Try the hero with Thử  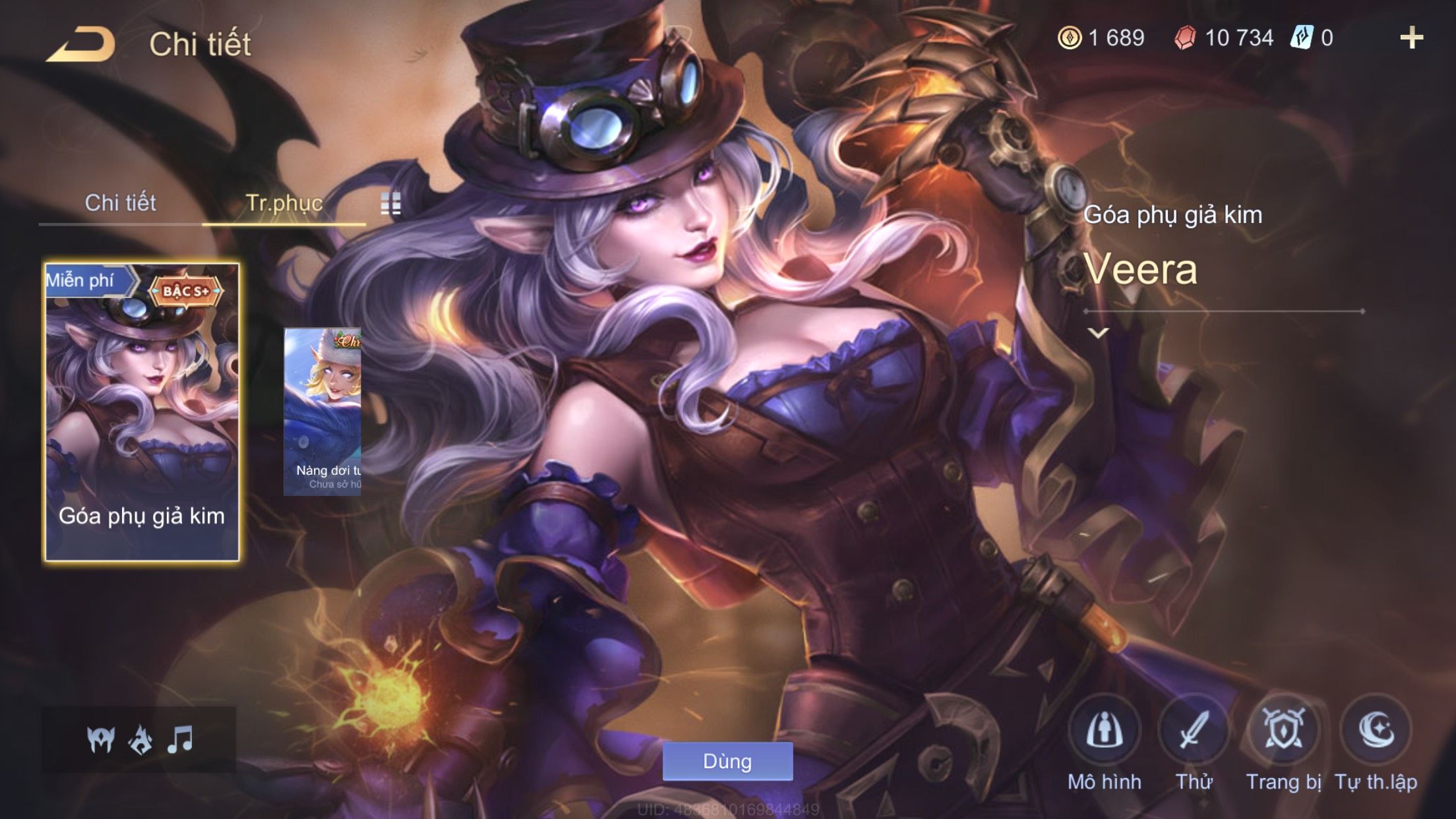tap(1194, 731)
